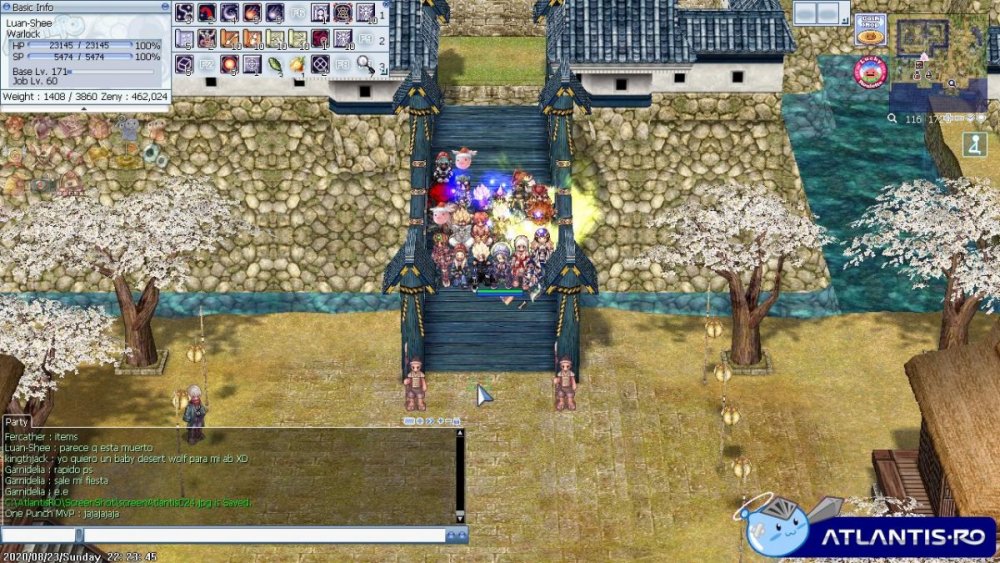The image size is (1000, 563).
Task: Open the Lucky Roulette
Action: coord(869,71)
